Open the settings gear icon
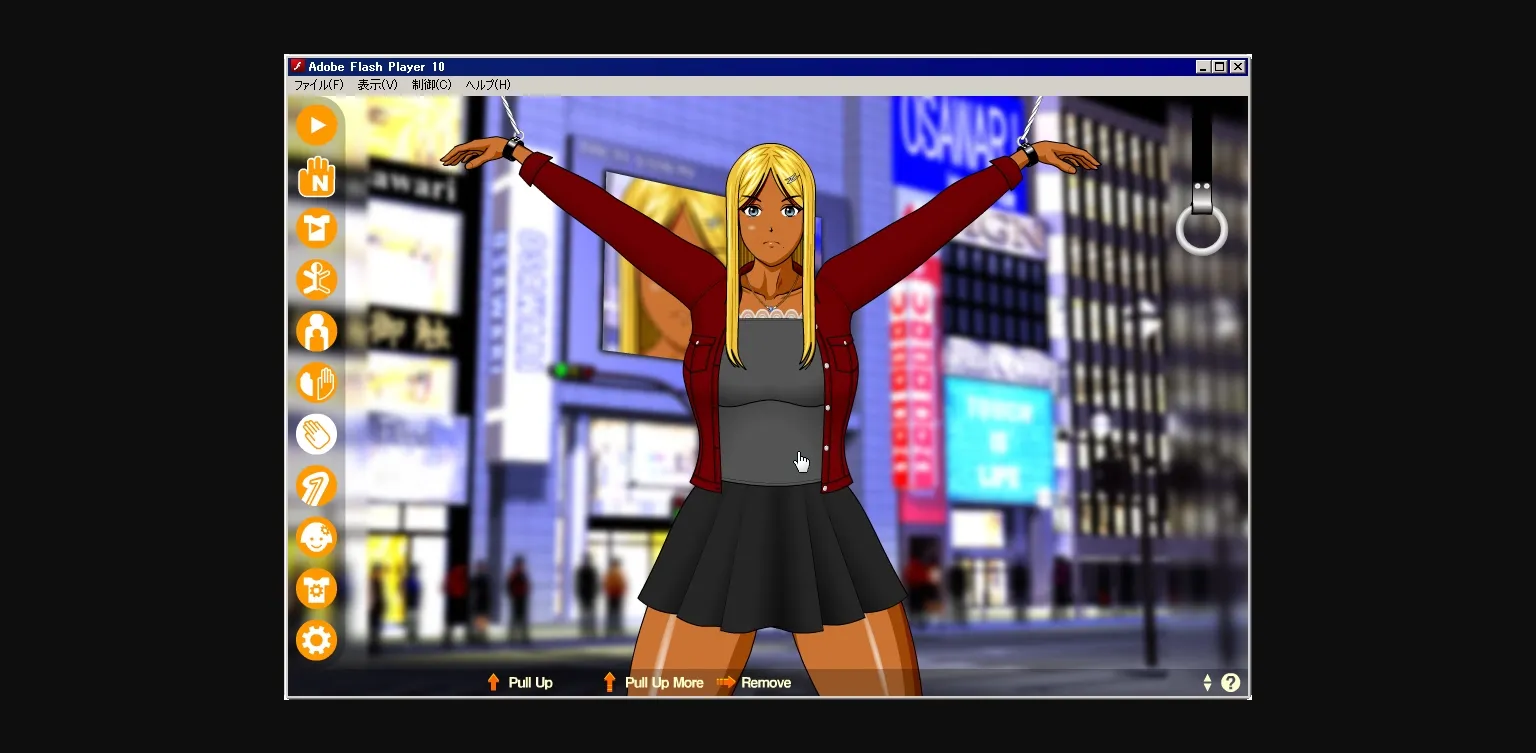Screen dimensions: 1536x753 (316, 639)
